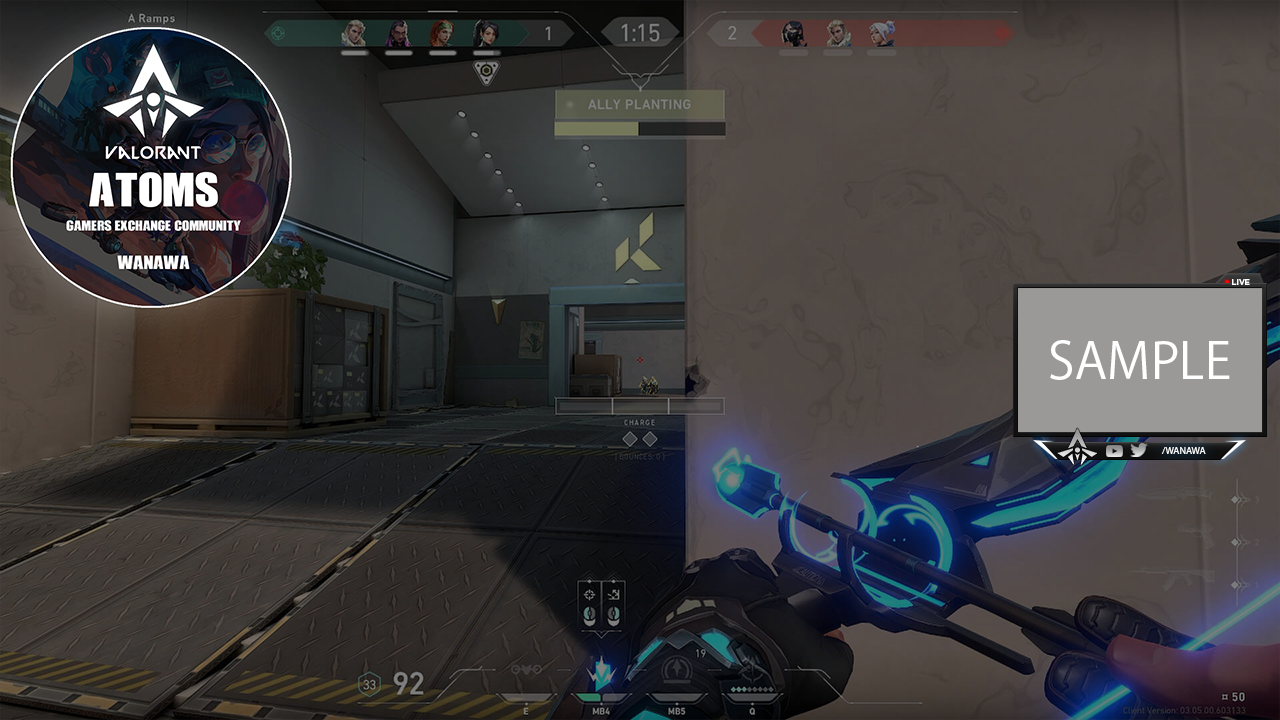Click the purple-haired ally agent portrait
Image resolution: width=1280 pixels, height=720 pixels.
398,34
